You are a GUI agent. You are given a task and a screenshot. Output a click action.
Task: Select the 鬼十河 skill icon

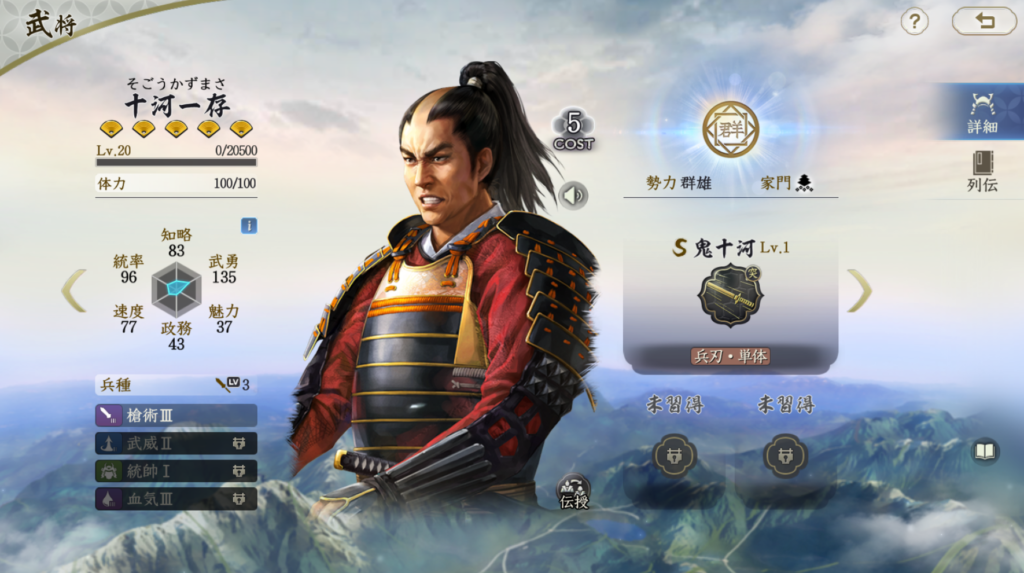730,296
